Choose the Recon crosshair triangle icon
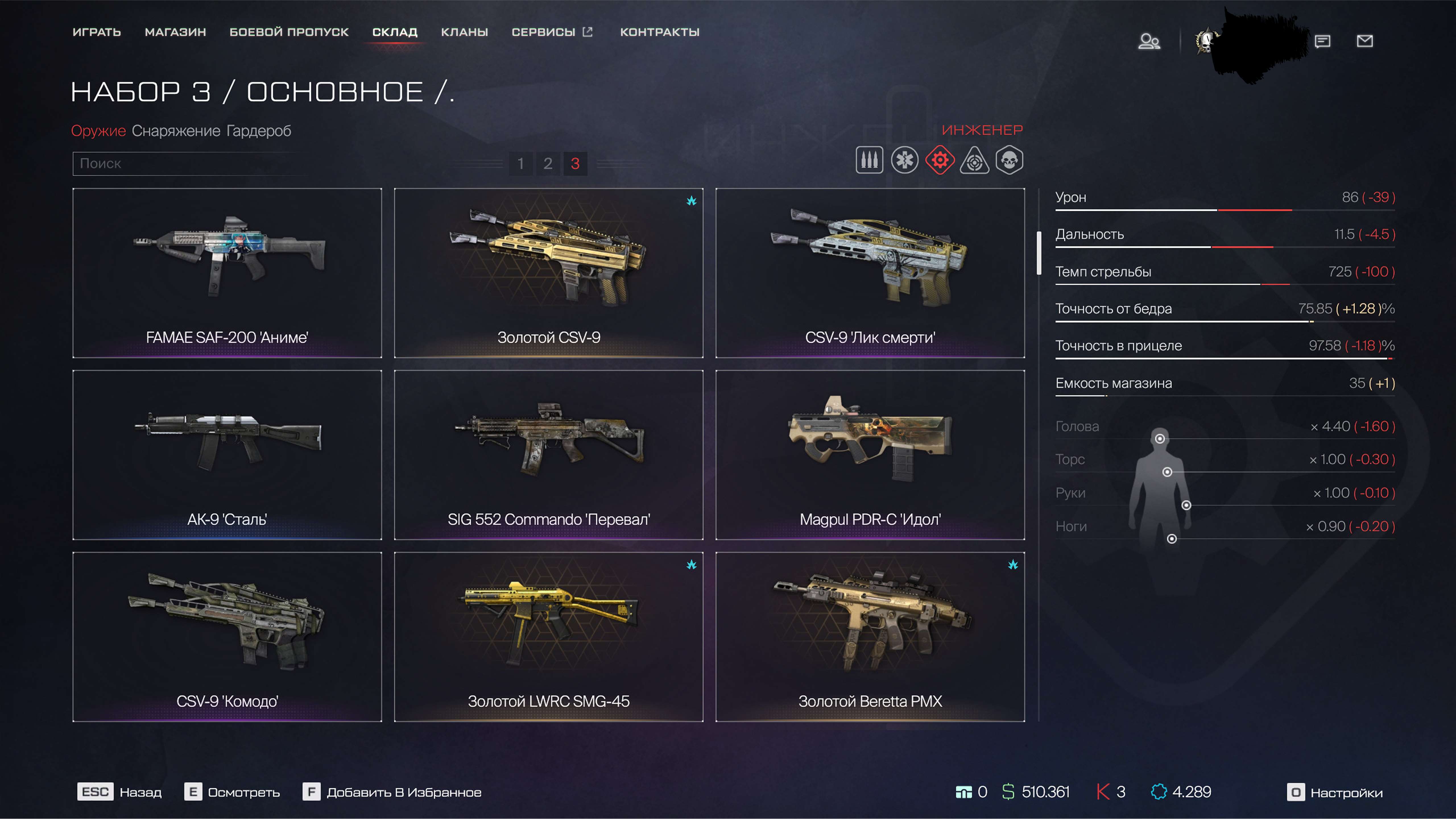 point(976,161)
